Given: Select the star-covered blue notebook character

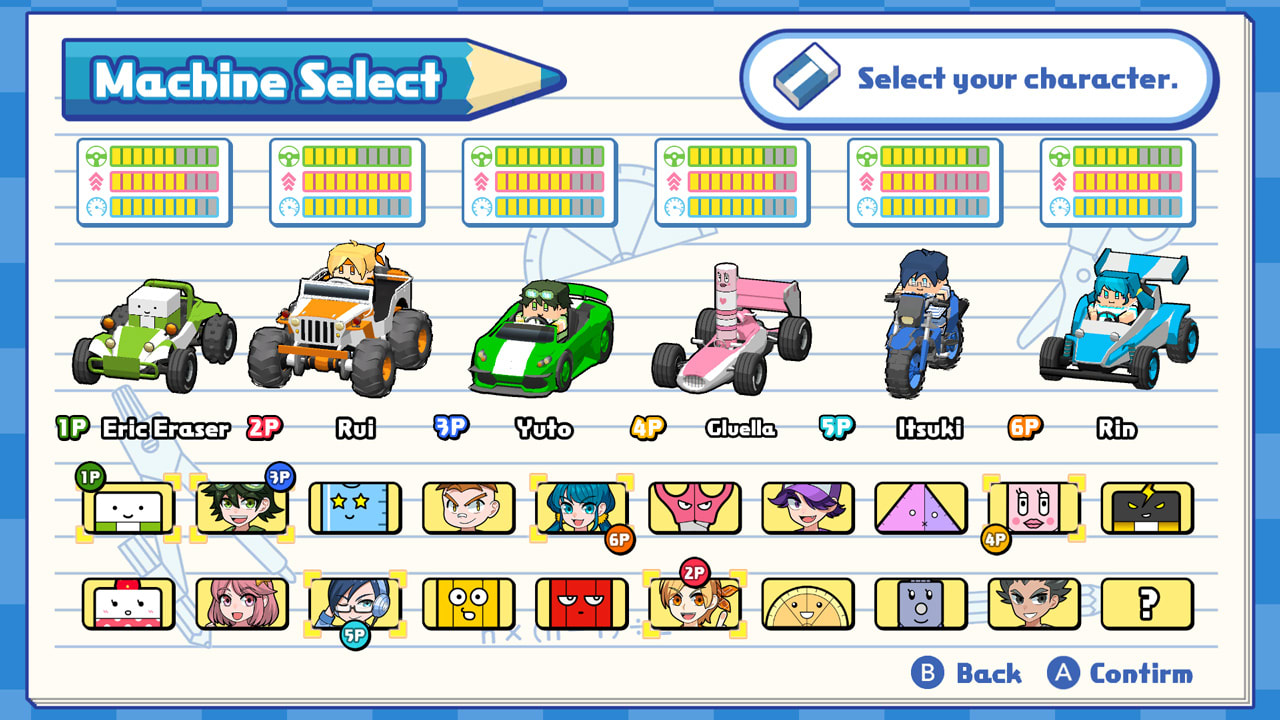Looking at the screenshot, I should (x=355, y=508).
